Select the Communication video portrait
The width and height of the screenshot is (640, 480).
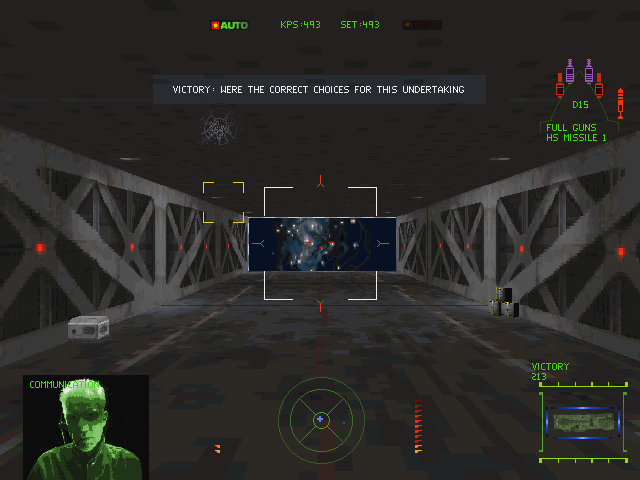tap(86, 428)
